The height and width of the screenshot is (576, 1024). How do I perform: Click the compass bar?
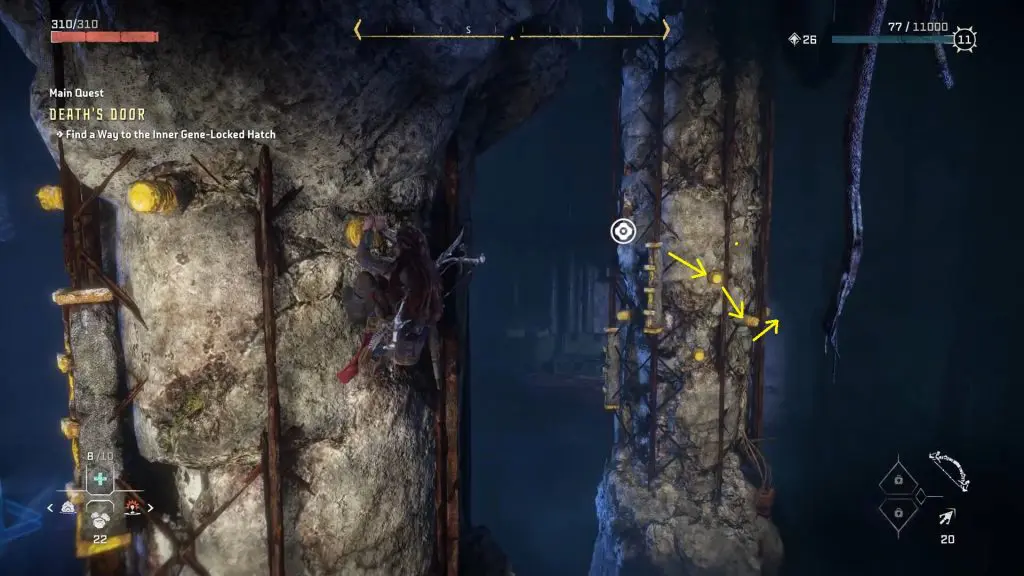(x=511, y=31)
